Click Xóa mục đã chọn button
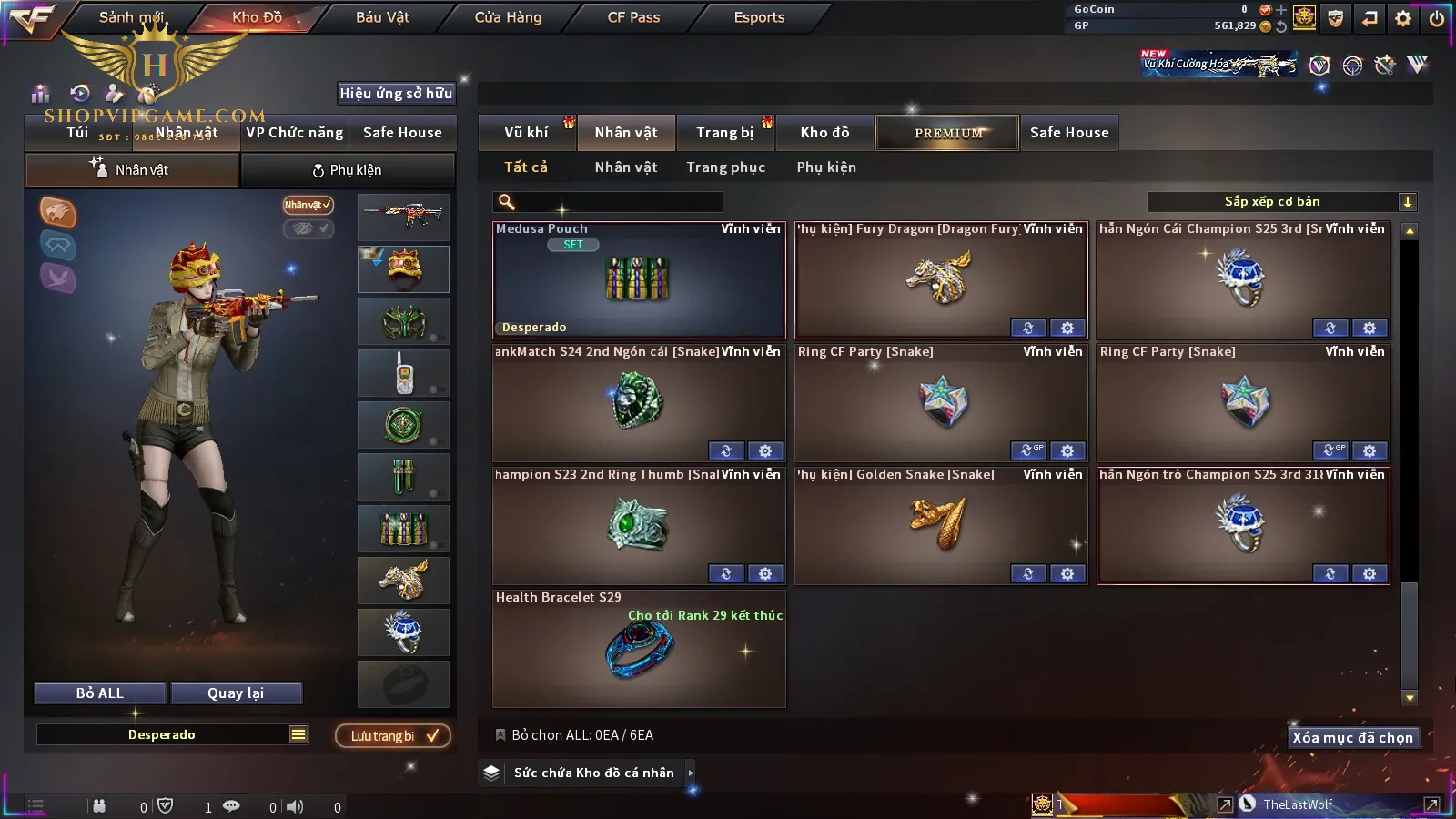 (x=1352, y=738)
